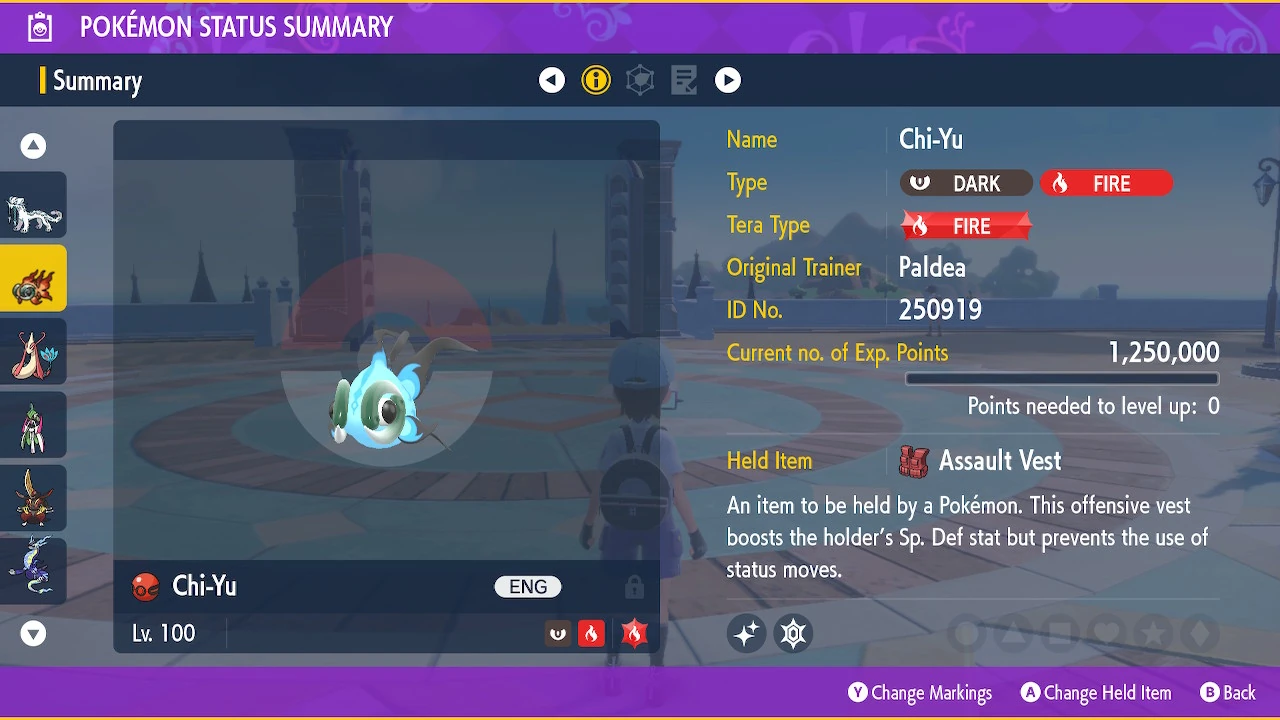Open the memo moves page icon
Image resolution: width=1280 pixels, height=720 pixels.
click(x=684, y=80)
